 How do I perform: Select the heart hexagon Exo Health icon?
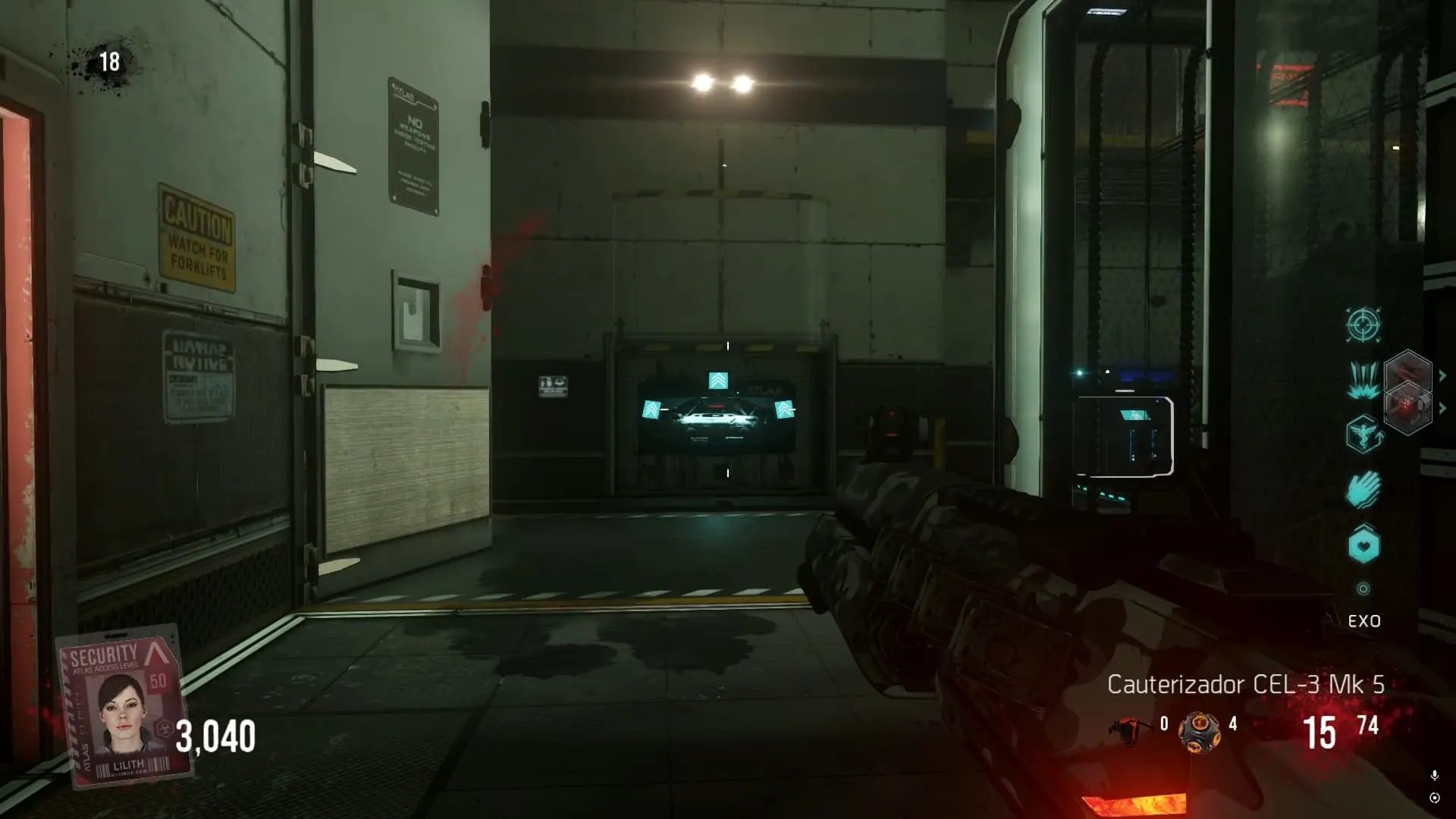pos(1363,545)
